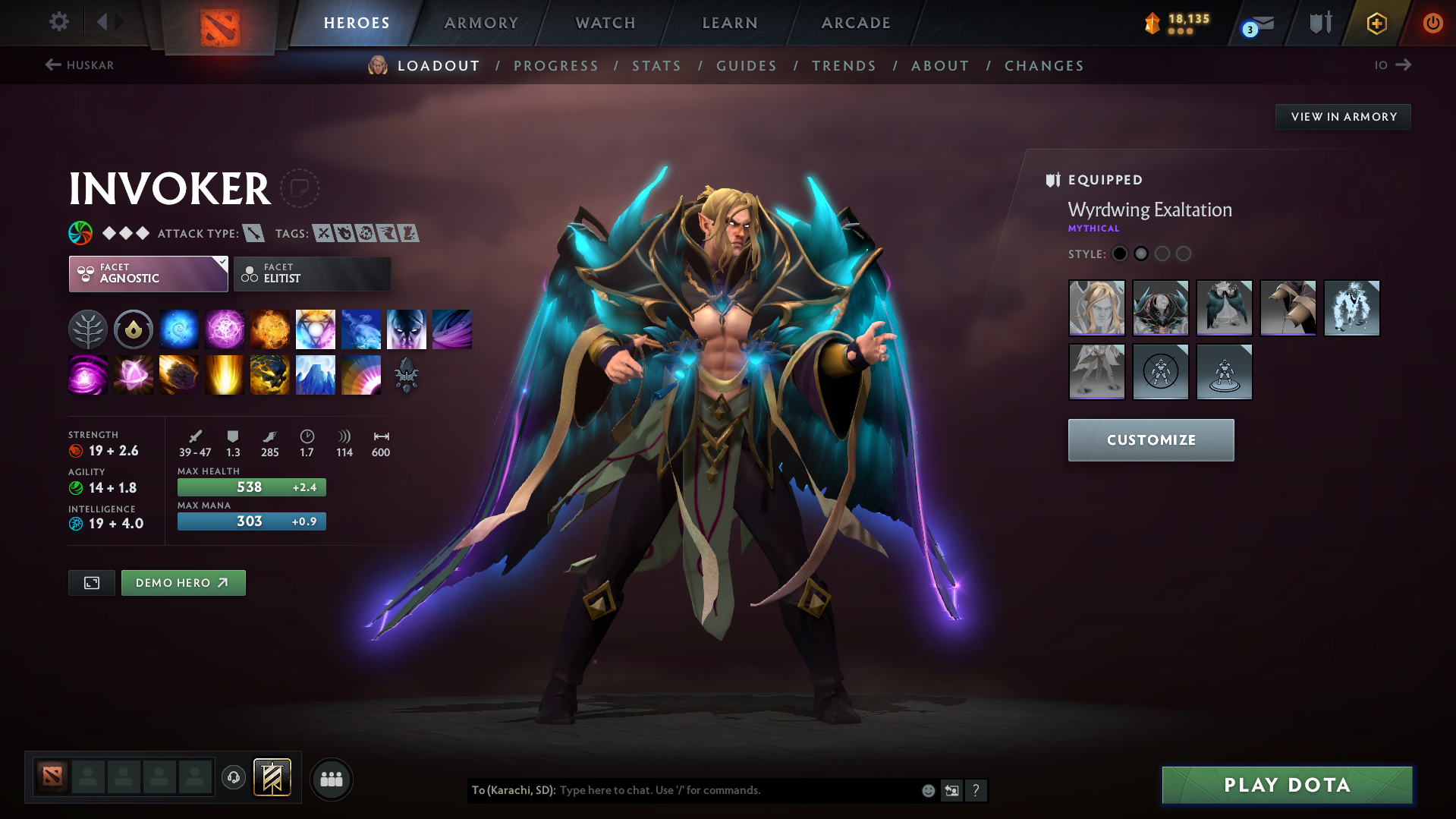Select the Quas ability icon
Viewport: 1456px width, 819px height.
click(x=179, y=329)
